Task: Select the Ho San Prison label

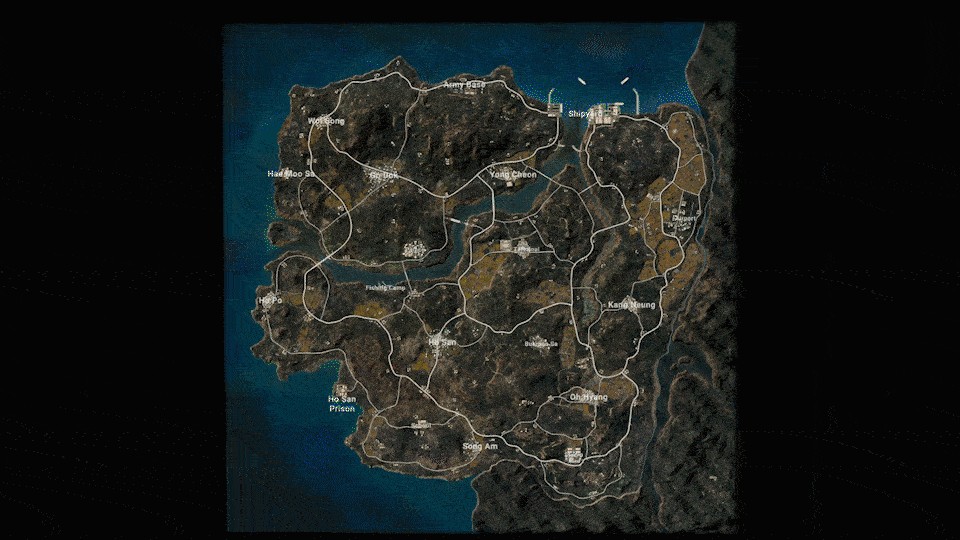Action: tap(342, 403)
